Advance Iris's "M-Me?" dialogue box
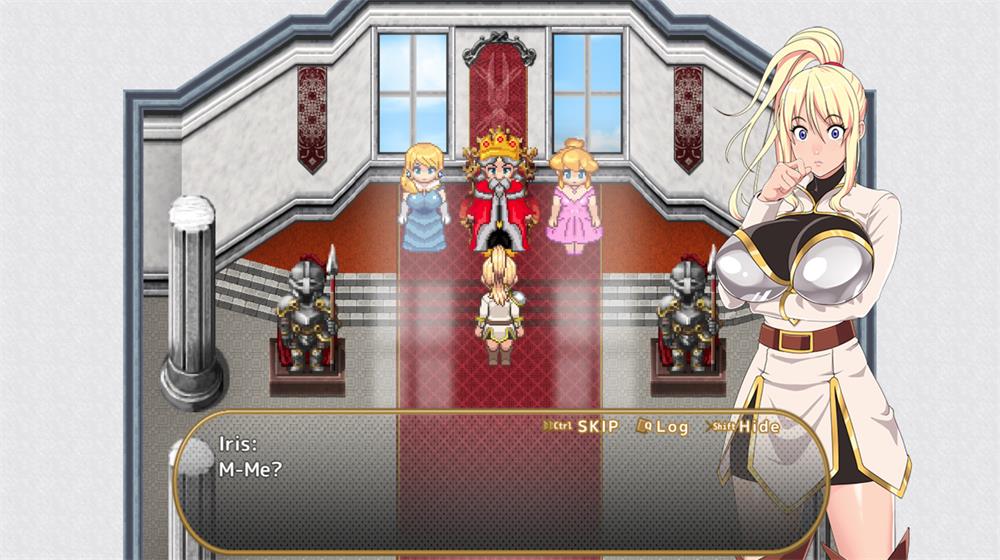The height and width of the screenshot is (560, 1000). [x=500, y=490]
